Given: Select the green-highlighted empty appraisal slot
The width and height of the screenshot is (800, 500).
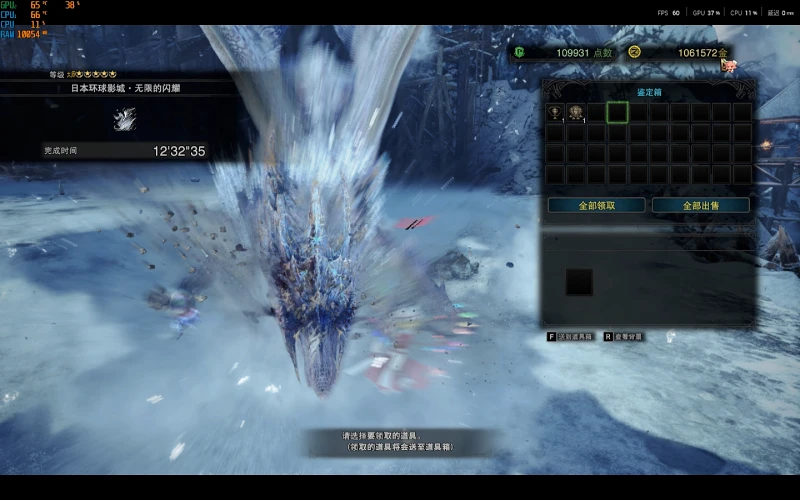Looking at the screenshot, I should pyautogui.click(x=617, y=112).
